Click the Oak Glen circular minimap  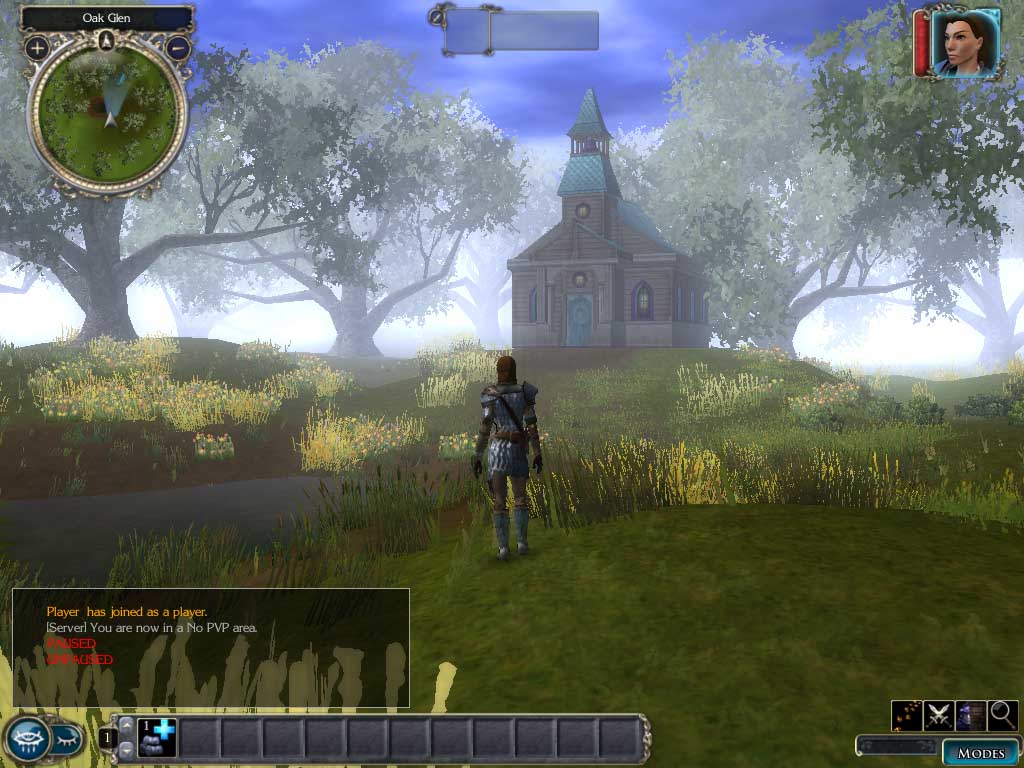[x=107, y=115]
